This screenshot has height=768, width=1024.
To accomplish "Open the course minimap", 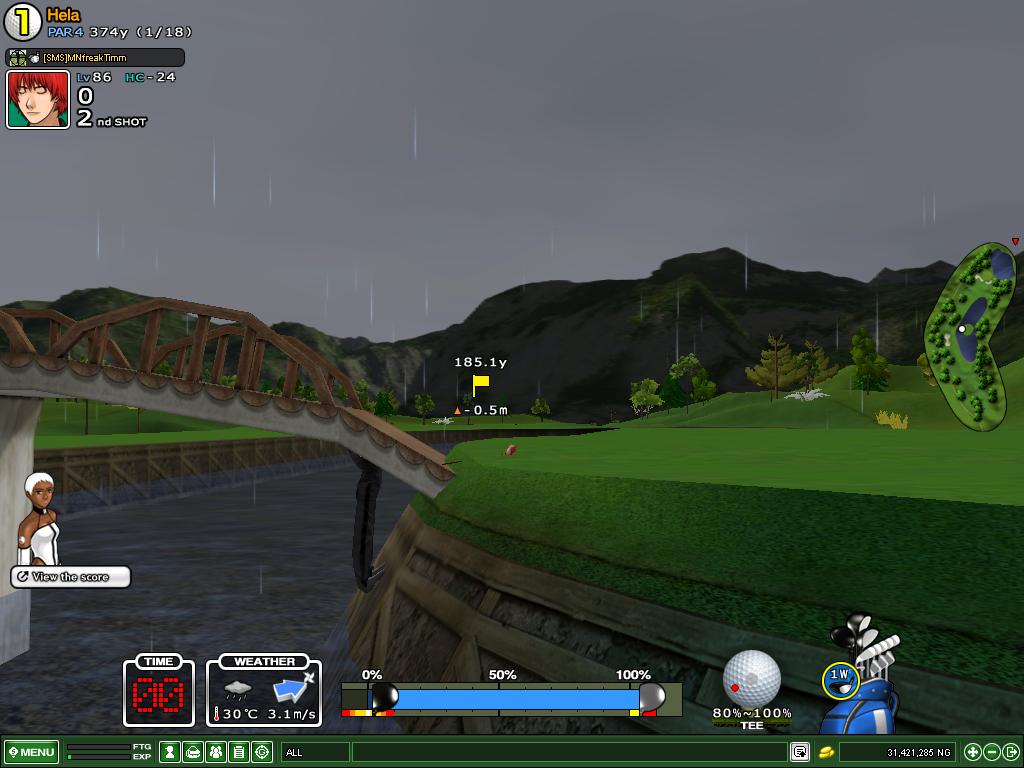I will (x=971, y=336).
